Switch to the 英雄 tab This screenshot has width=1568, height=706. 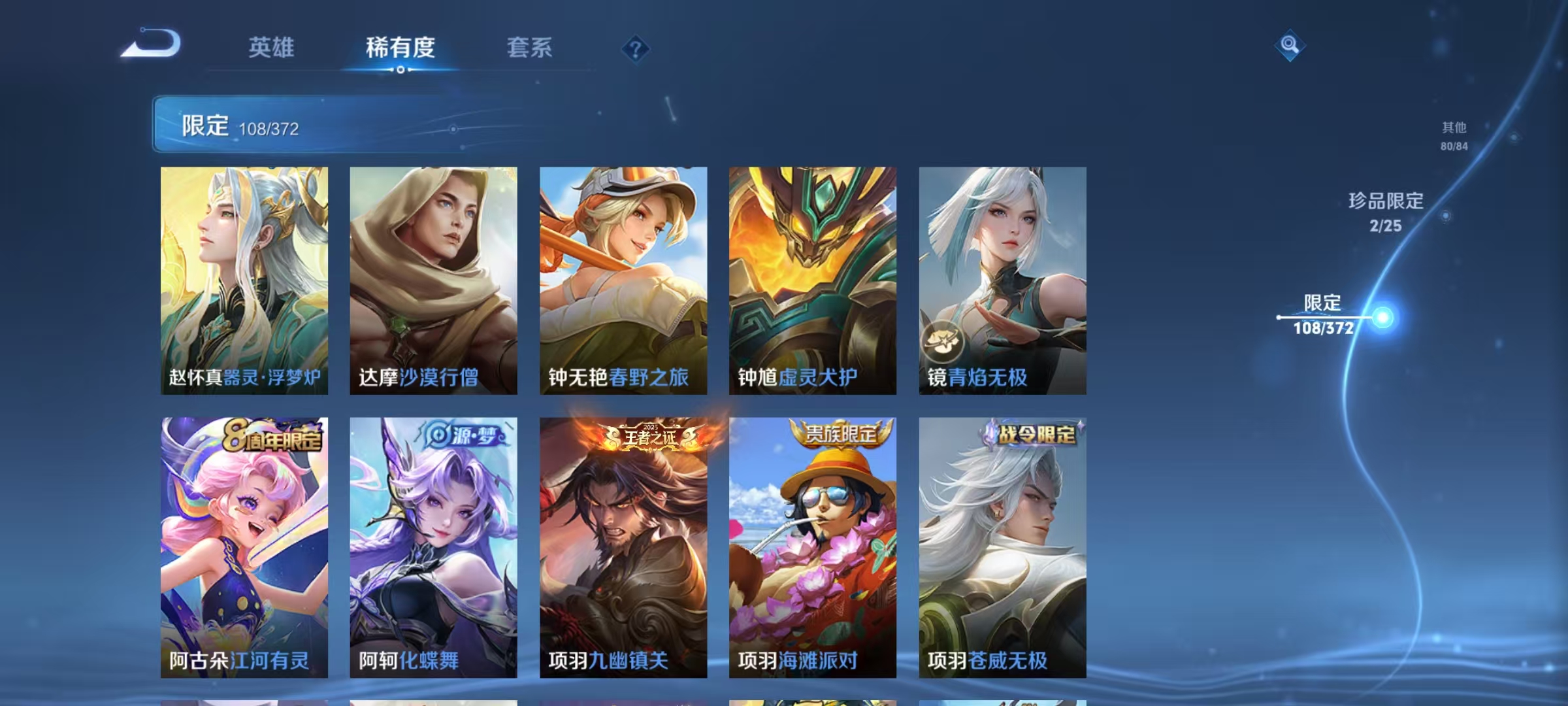pyautogui.click(x=272, y=48)
